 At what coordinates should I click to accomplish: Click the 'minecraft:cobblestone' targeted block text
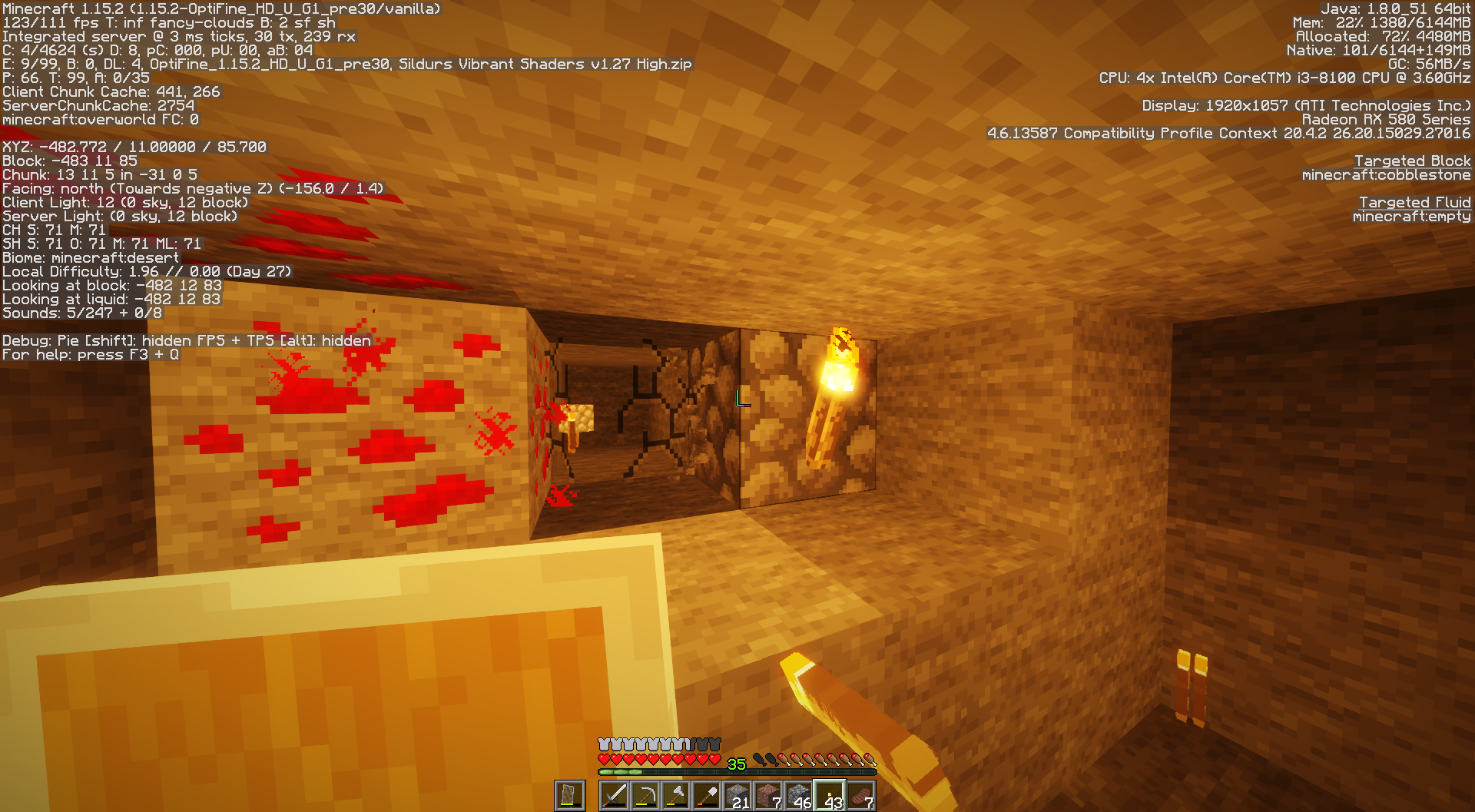[1386, 174]
